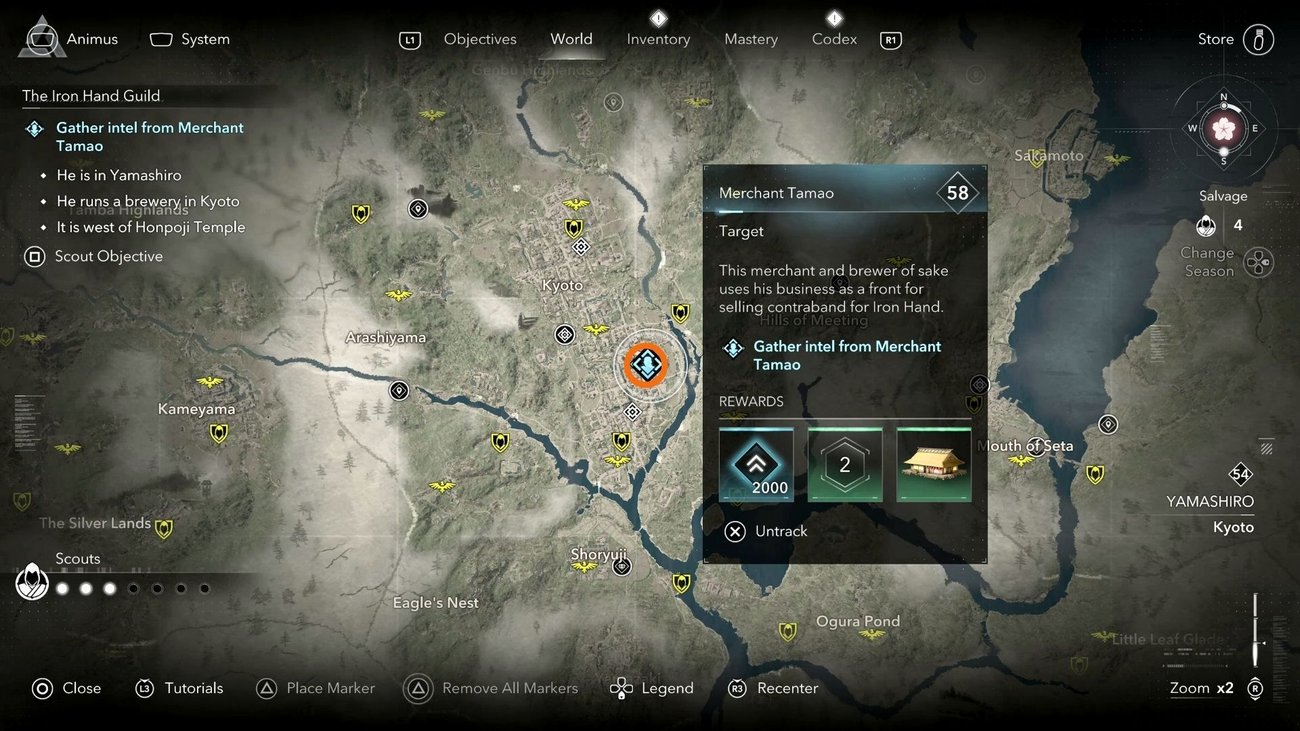This screenshot has height=731, width=1300.
Task: Close the world map
Action: coord(67,688)
